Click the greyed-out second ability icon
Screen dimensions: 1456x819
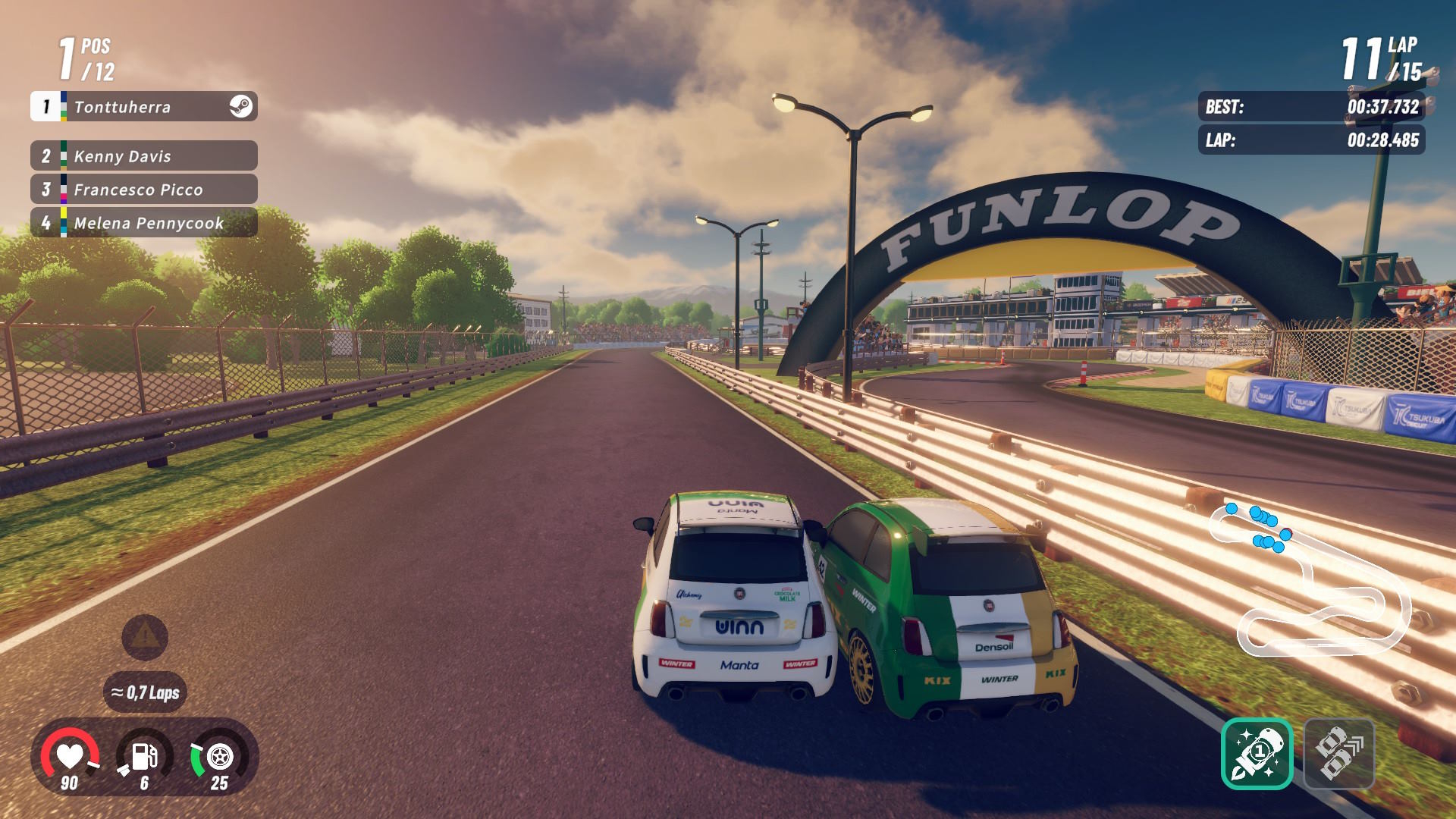coord(1338,754)
